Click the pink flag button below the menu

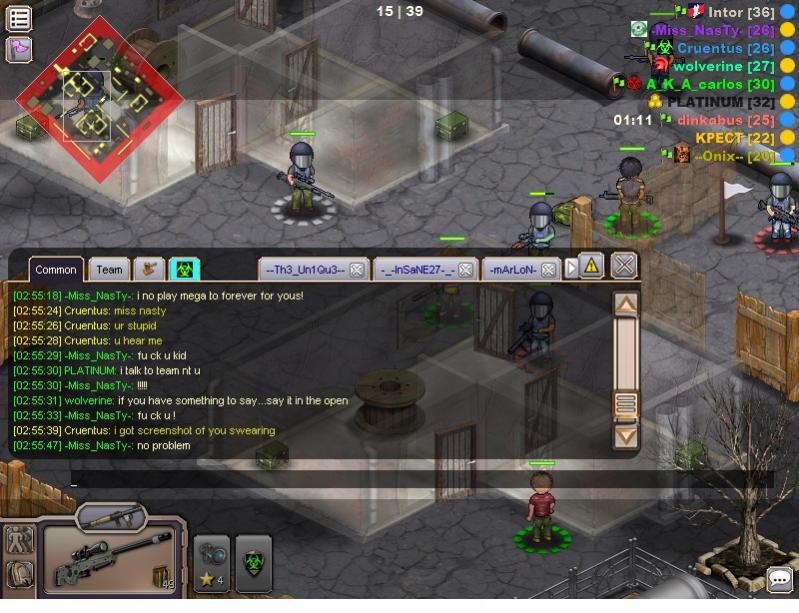pyautogui.click(x=19, y=49)
